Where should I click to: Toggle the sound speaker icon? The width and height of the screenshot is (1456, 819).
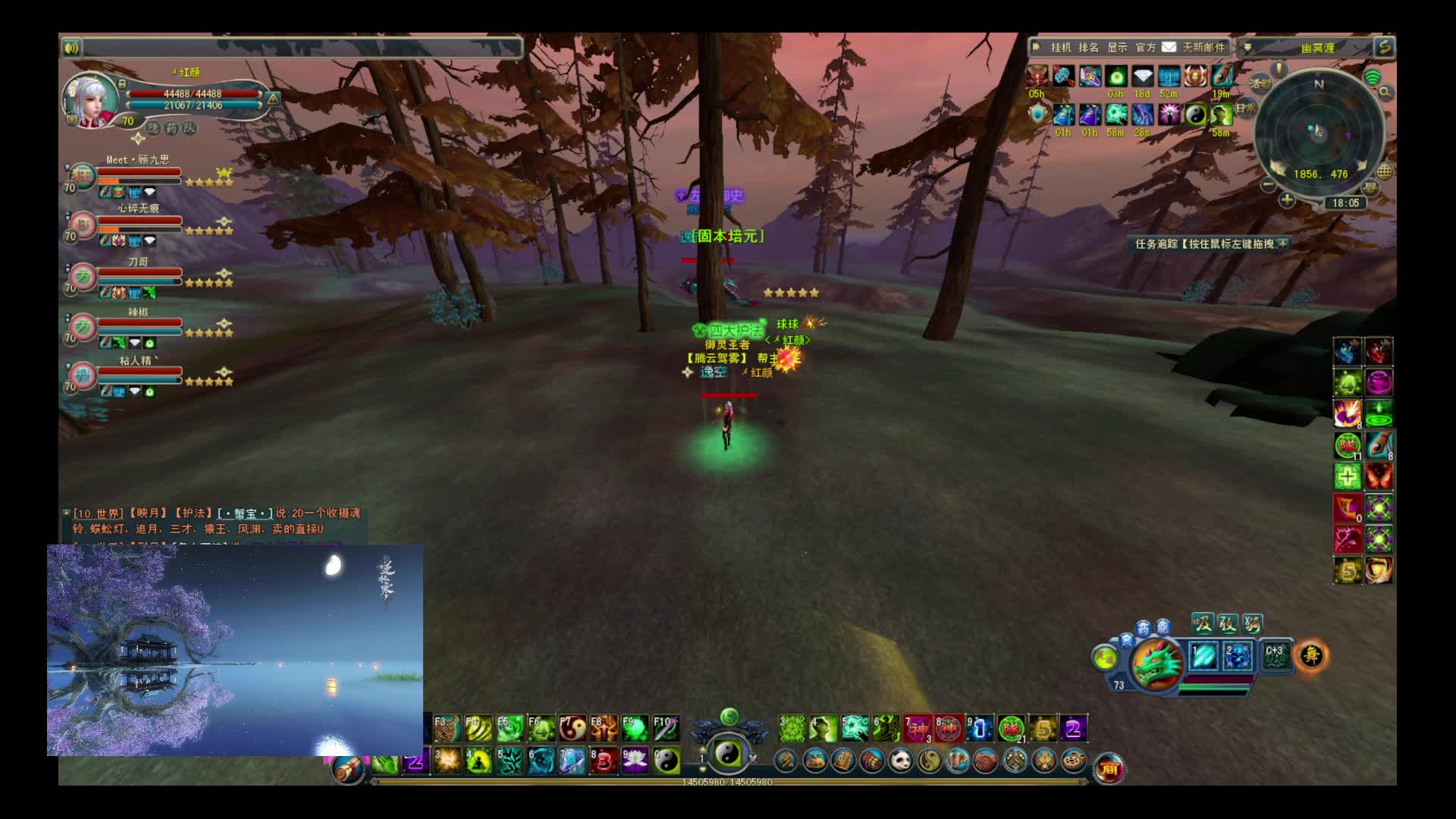click(72, 48)
